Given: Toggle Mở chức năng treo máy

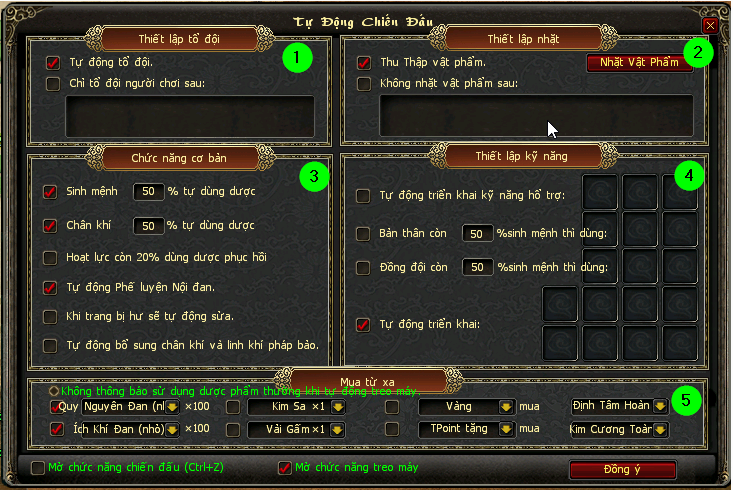Looking at the screenshot, I should [x=284, y=467].
